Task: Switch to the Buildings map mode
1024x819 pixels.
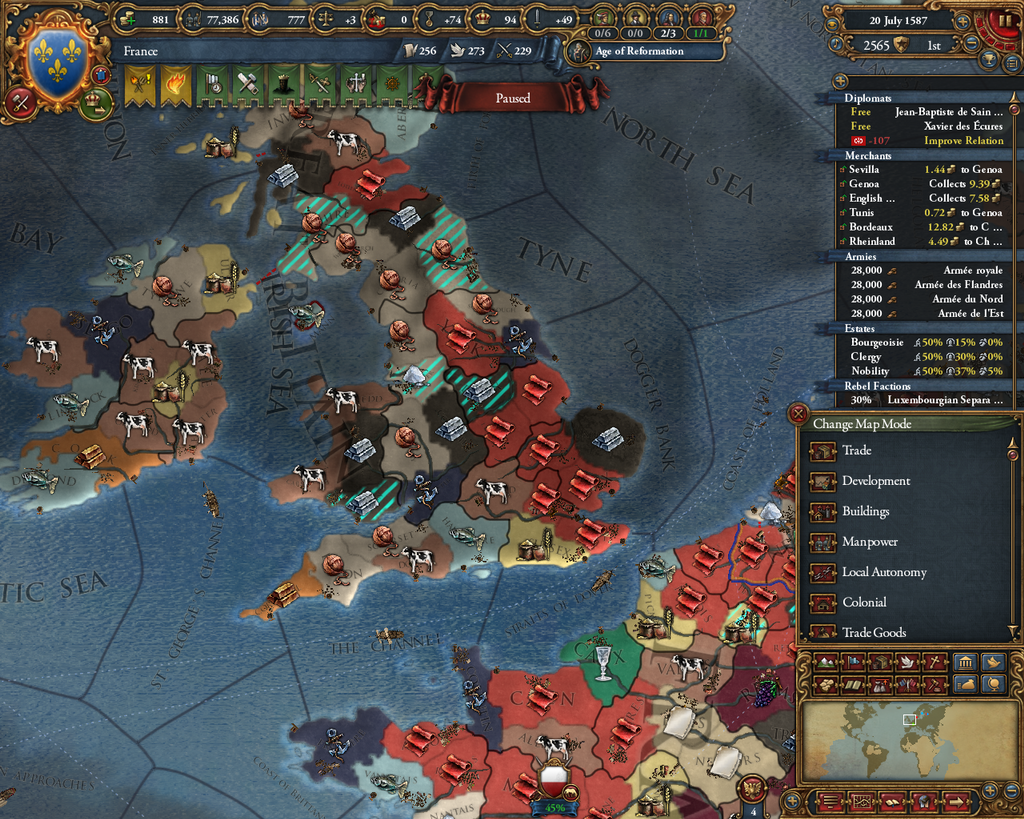Action: 865,511
